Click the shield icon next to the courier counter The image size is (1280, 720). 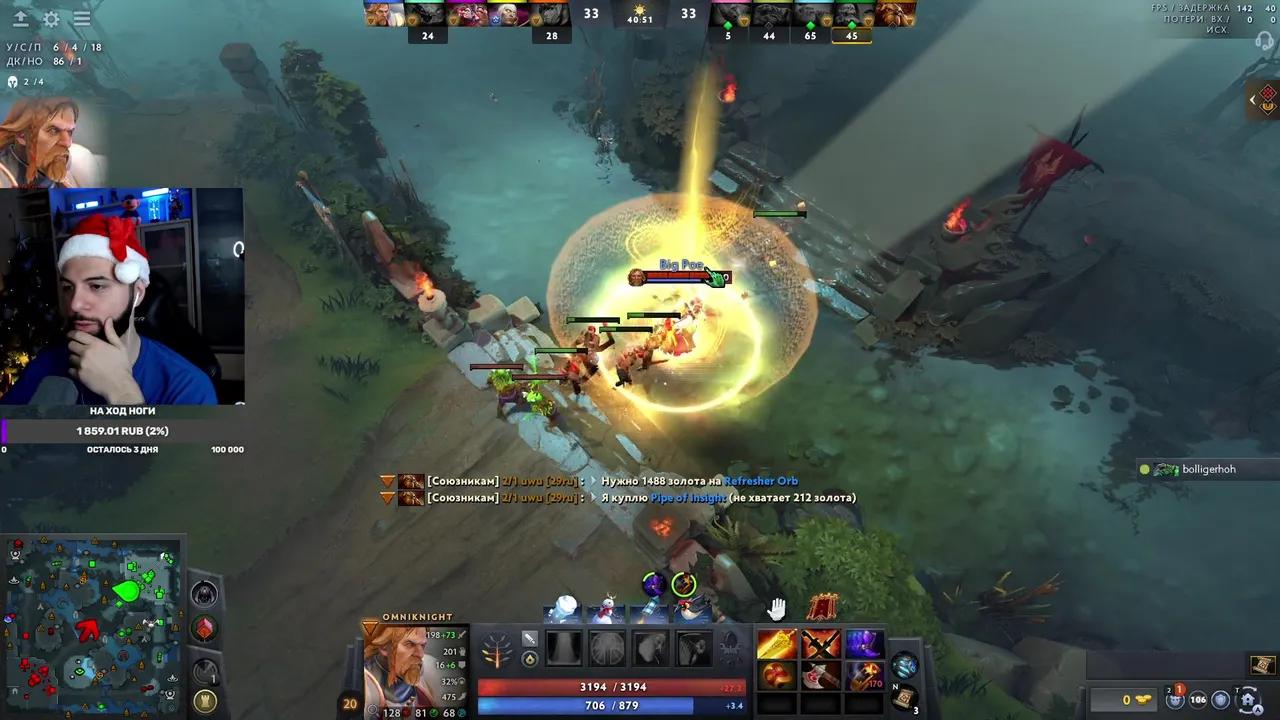click(1220, 700)
